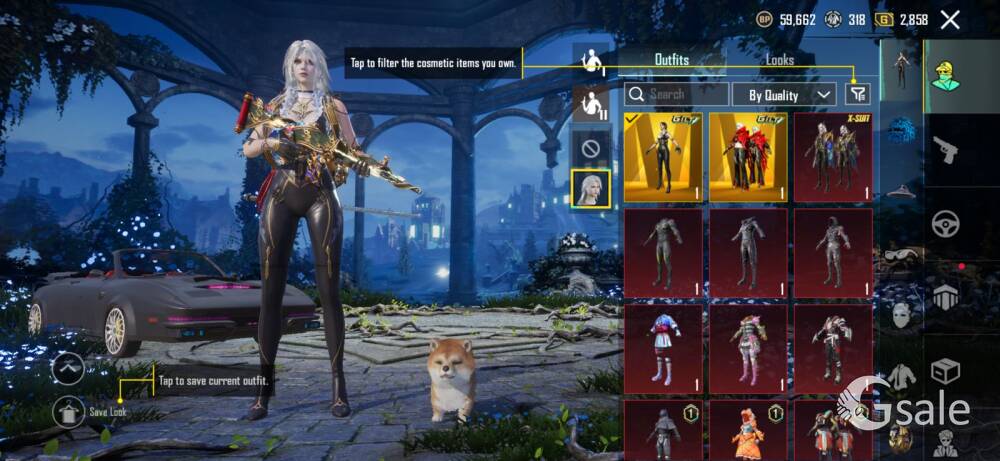Viewport: 1000px width, 461px height.
Task: Choose the white-haired character face preset
Action: tap(590, 188)
